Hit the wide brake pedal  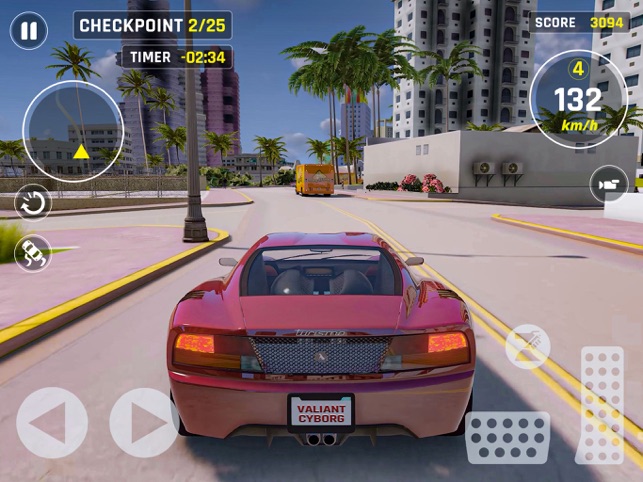click(x=507, y=437)
